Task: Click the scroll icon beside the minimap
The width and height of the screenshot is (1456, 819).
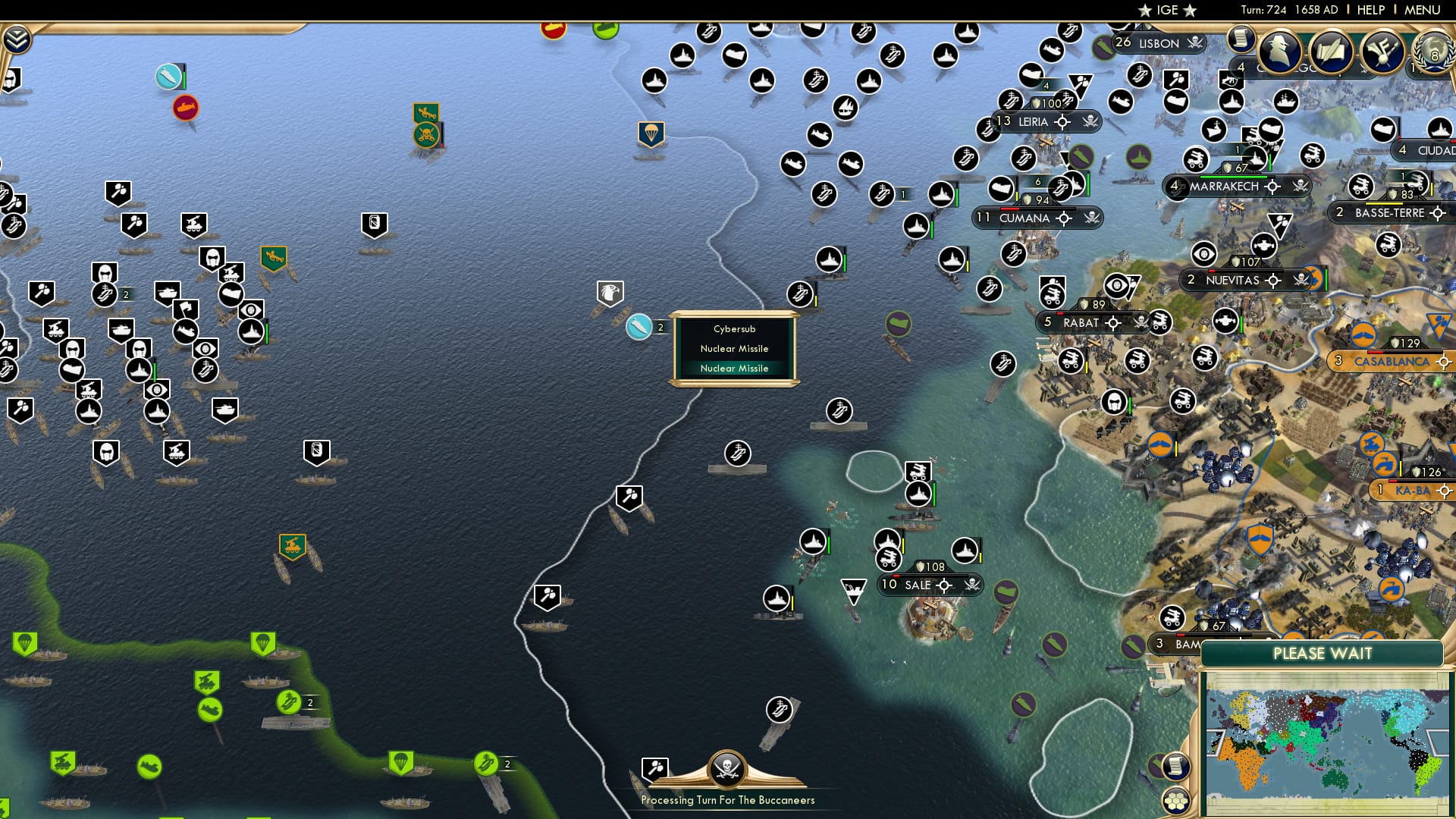Action: (x=1175, y=766)
